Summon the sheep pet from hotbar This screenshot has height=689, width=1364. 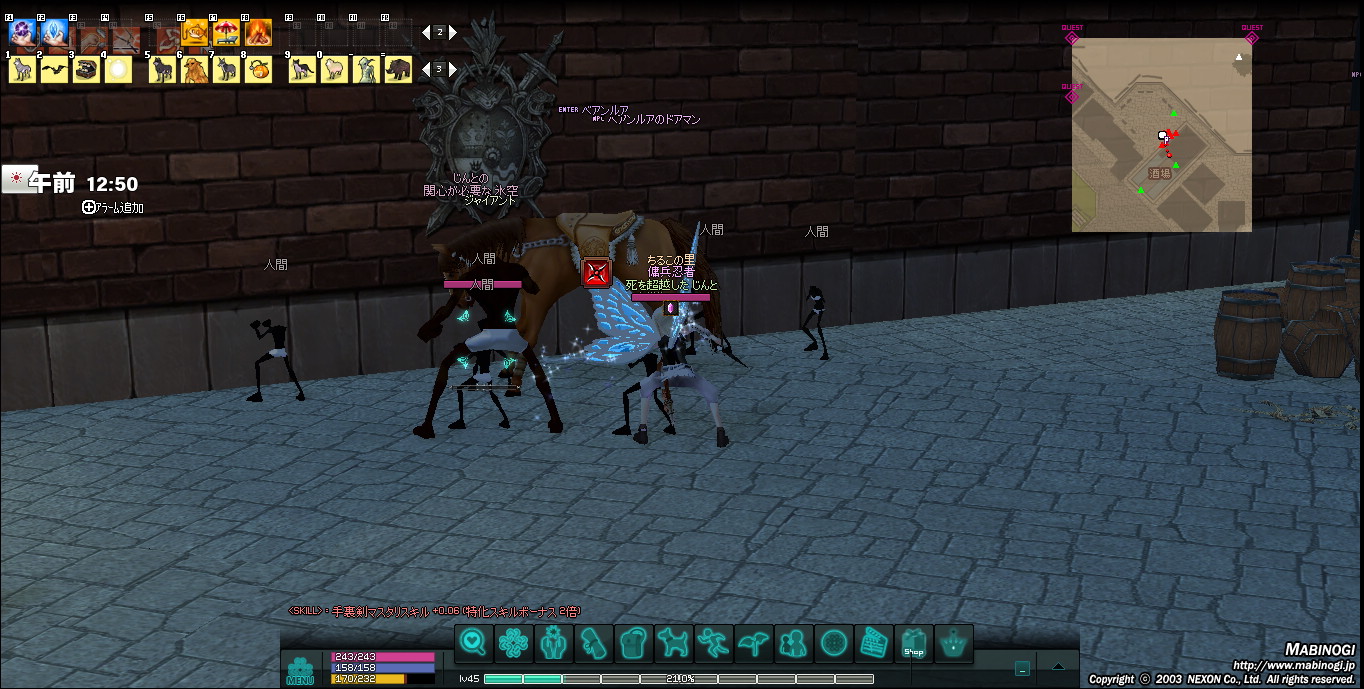(x=334, y=69)
